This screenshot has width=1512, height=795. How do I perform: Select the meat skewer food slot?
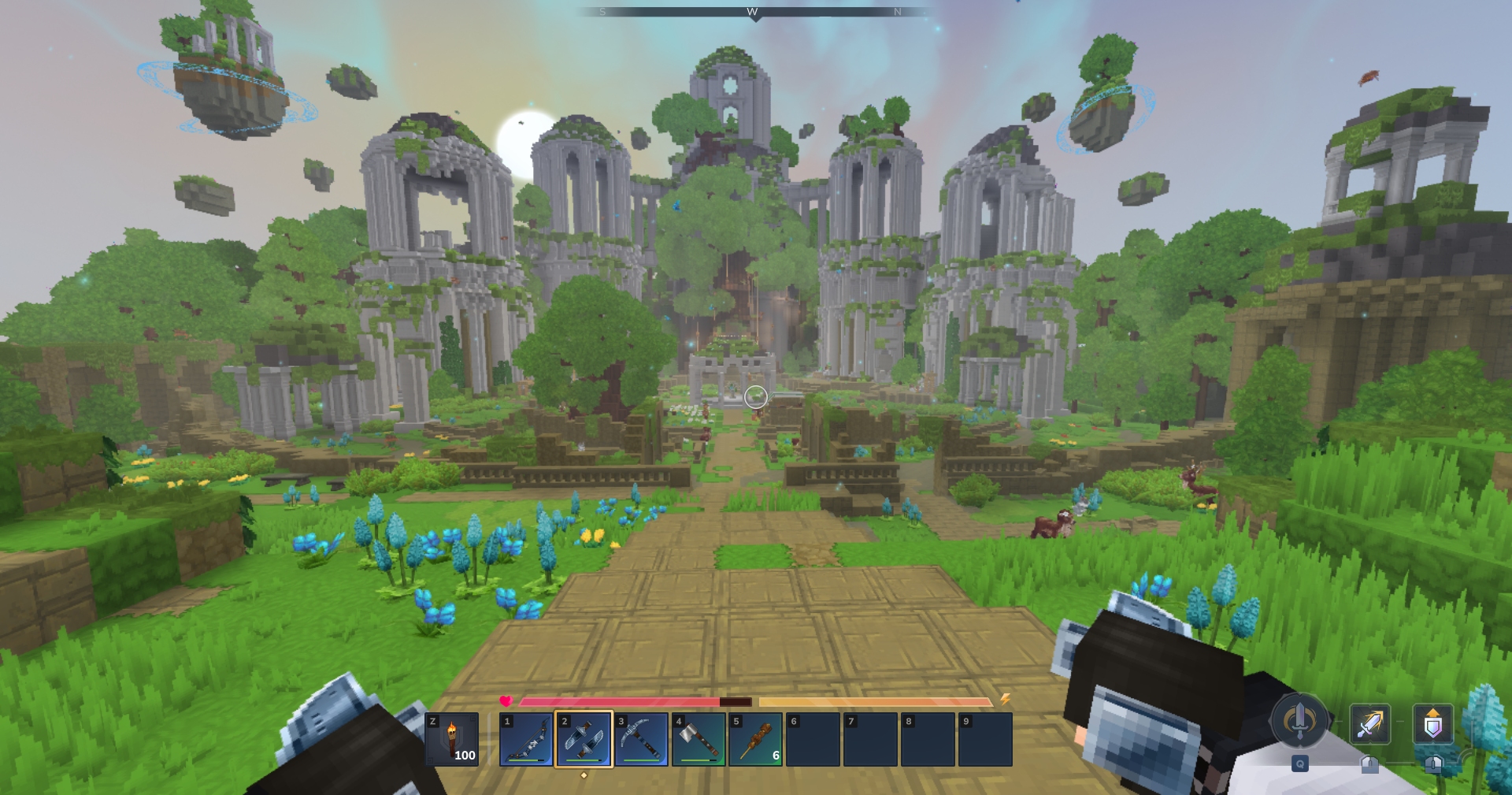point(755,739)
